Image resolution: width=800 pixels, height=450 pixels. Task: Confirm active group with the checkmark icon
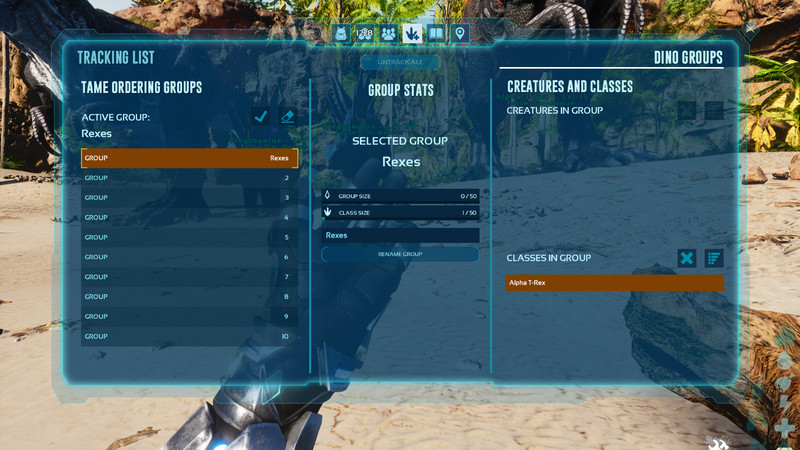pyautogui.click(x=261, y=117)
